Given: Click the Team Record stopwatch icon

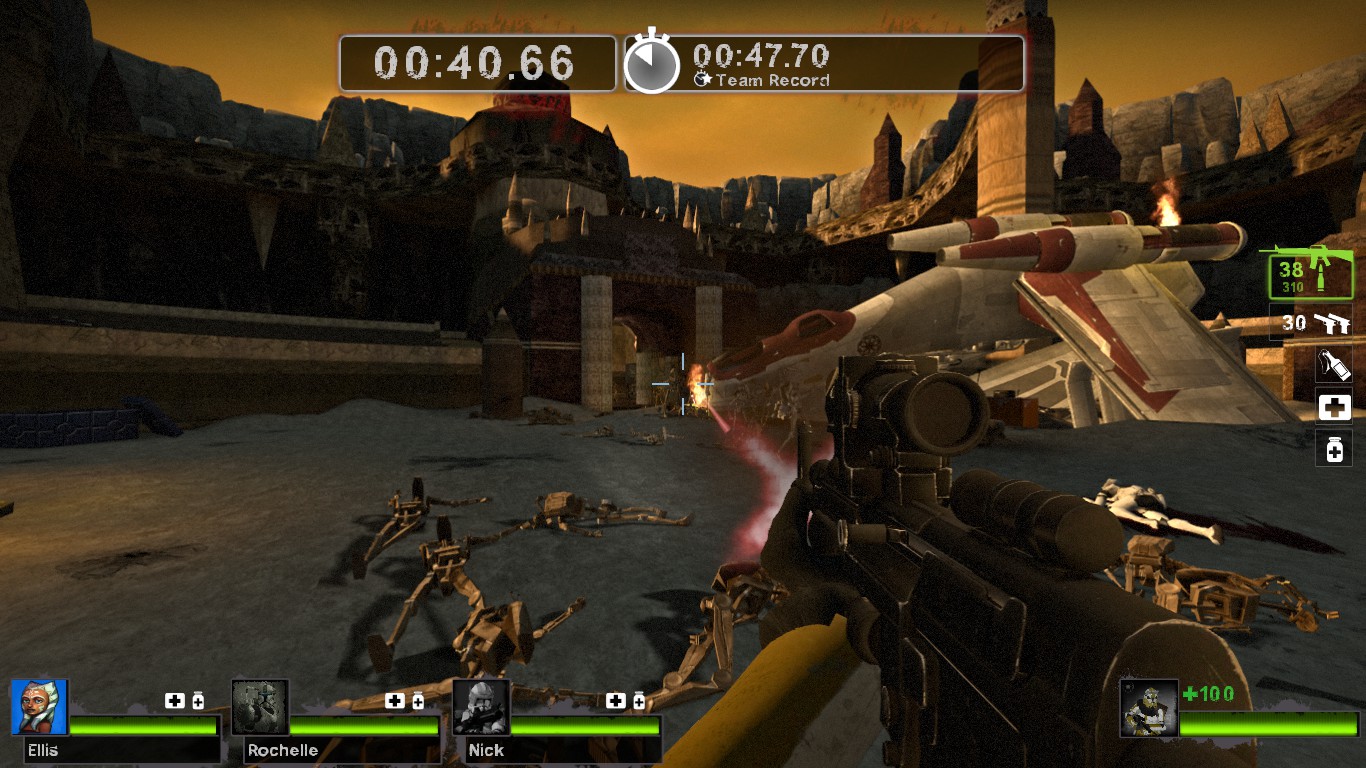Looking at the screenshot, I should click(652, 63).
